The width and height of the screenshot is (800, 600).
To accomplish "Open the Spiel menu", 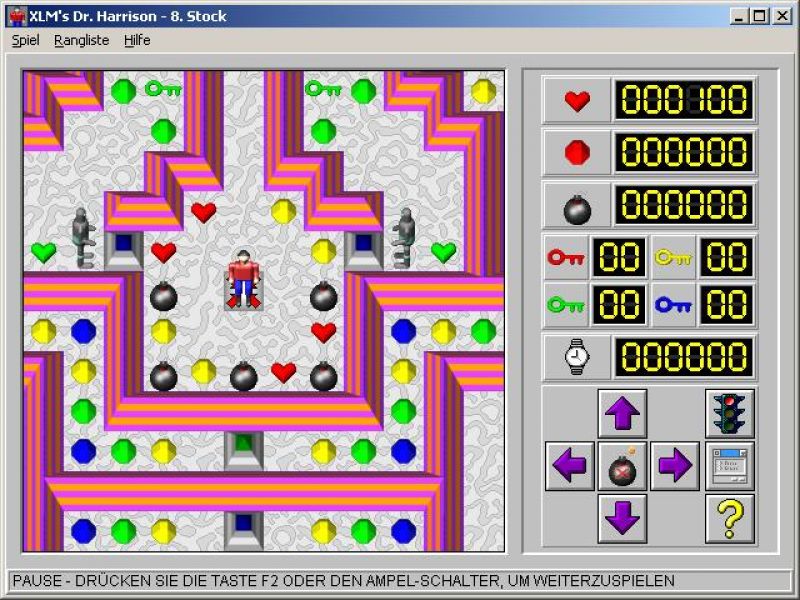I will 25,41.
